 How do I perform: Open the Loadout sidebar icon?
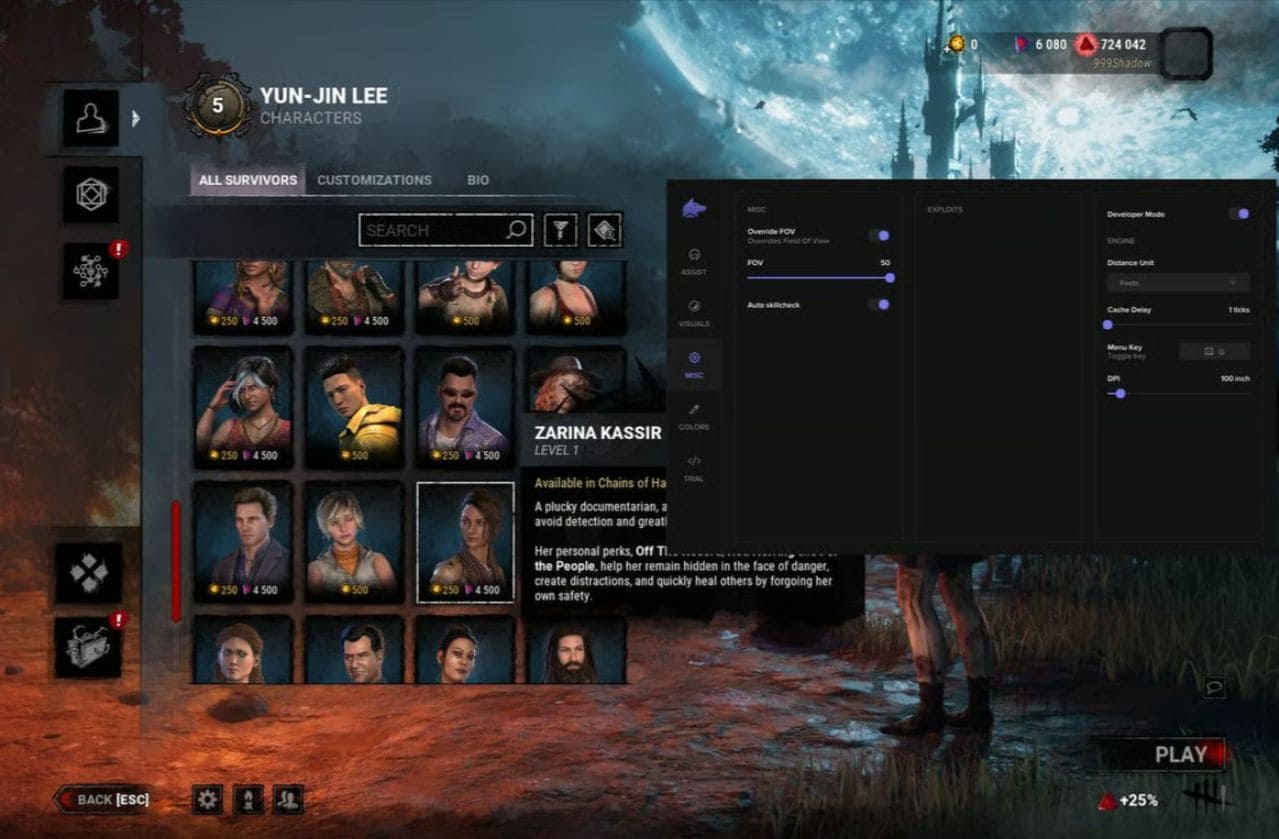coord(91,194)
